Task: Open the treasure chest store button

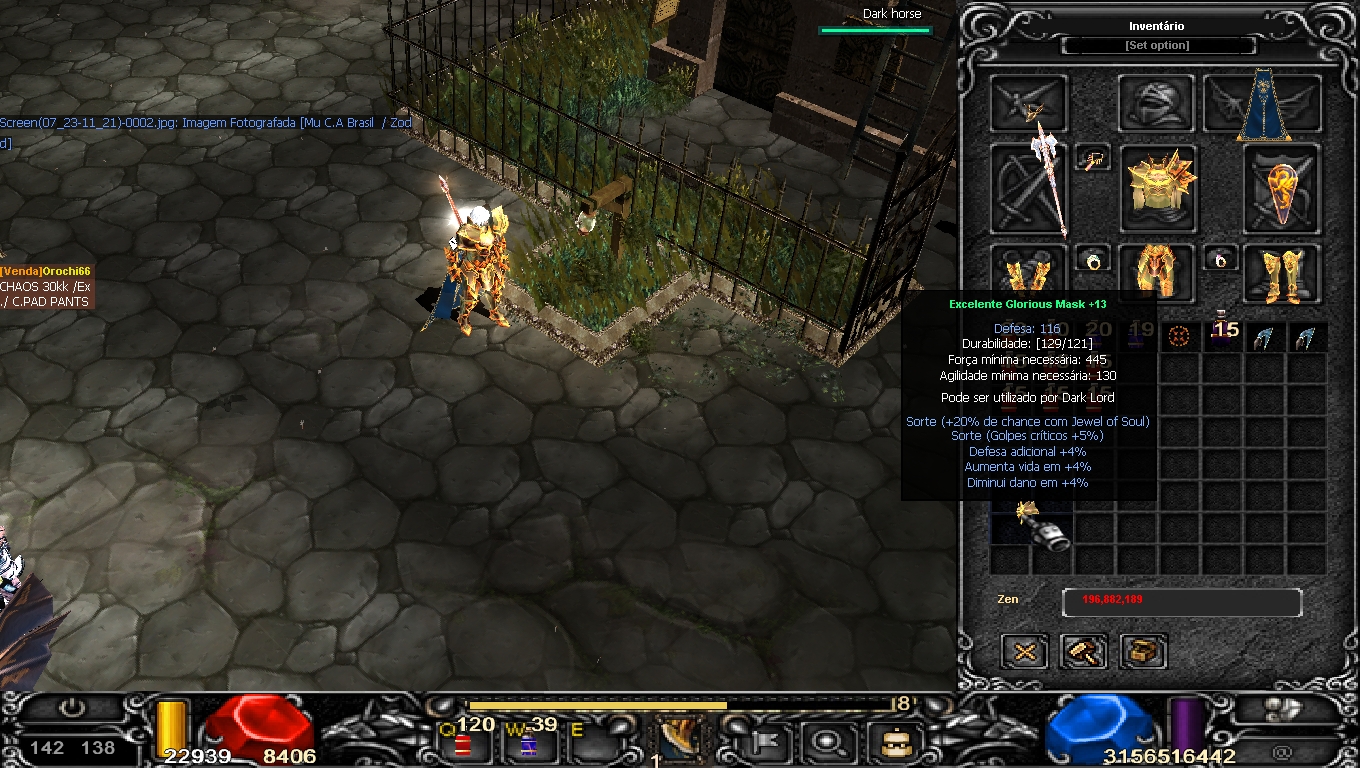Action: [1143, 652]
